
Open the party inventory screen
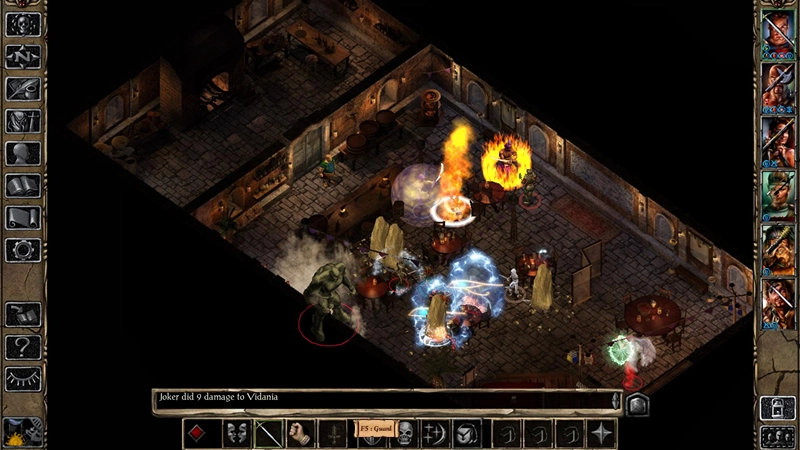(x=23, y=121)
